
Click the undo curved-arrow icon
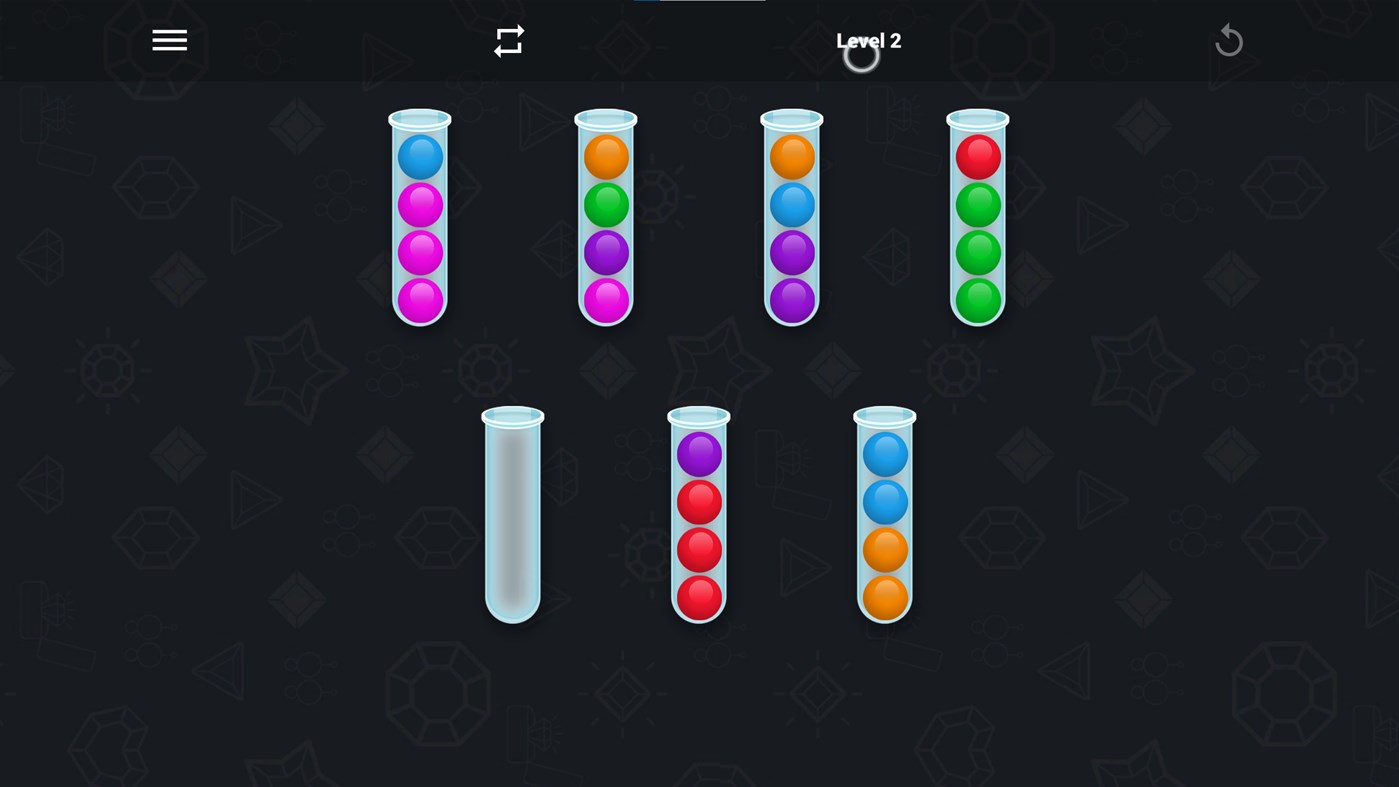(1228, 39)
